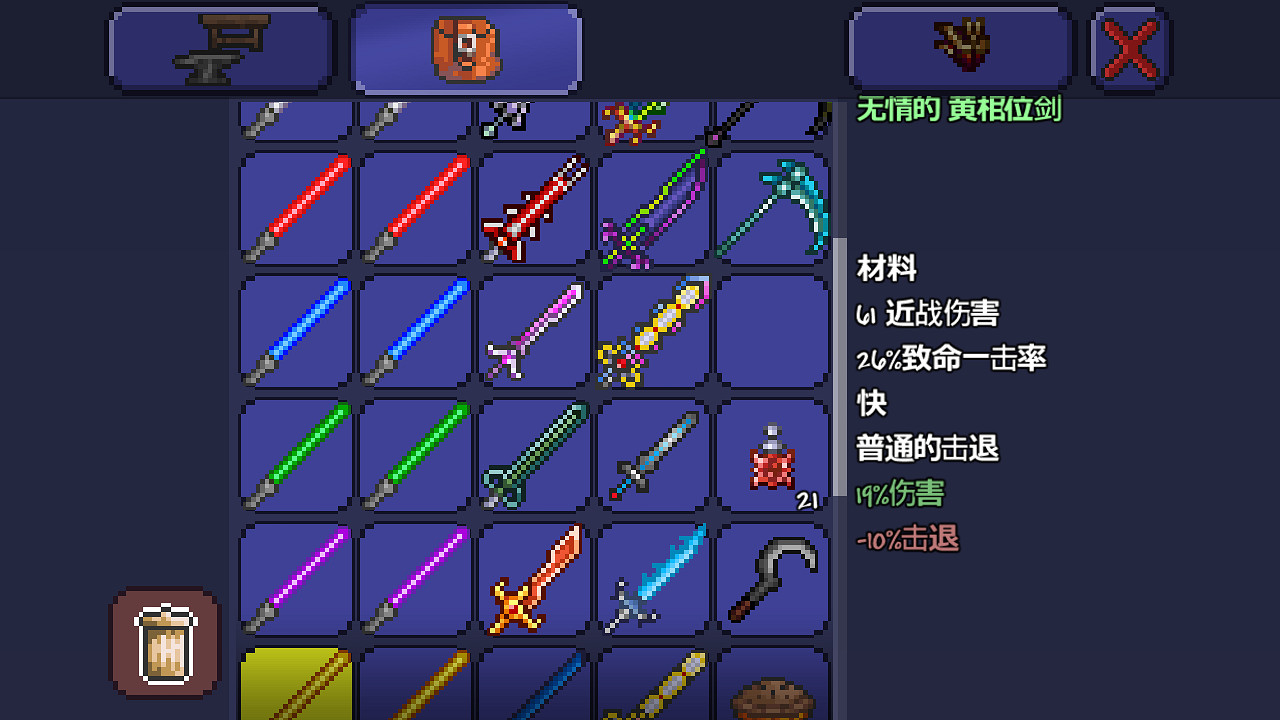Select the dark teal broadsword
The height and width of the screenshot is (720, 1280).
(x=533, y=456)
